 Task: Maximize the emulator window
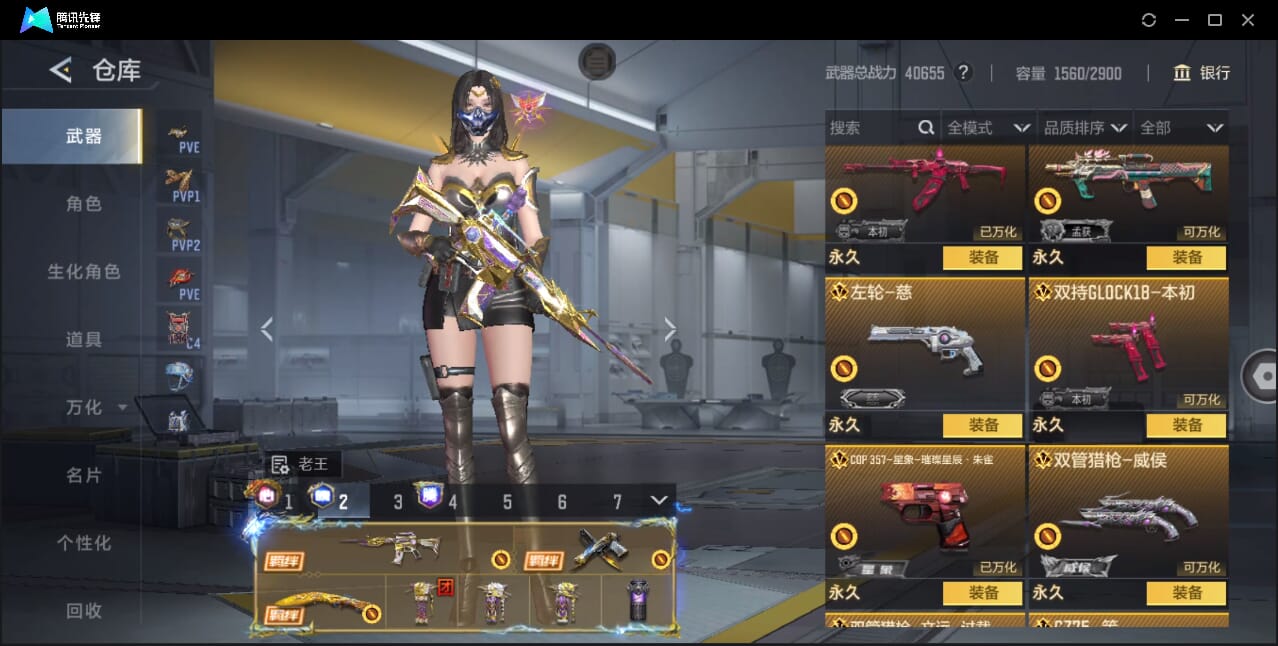[x=1215, y=20]
